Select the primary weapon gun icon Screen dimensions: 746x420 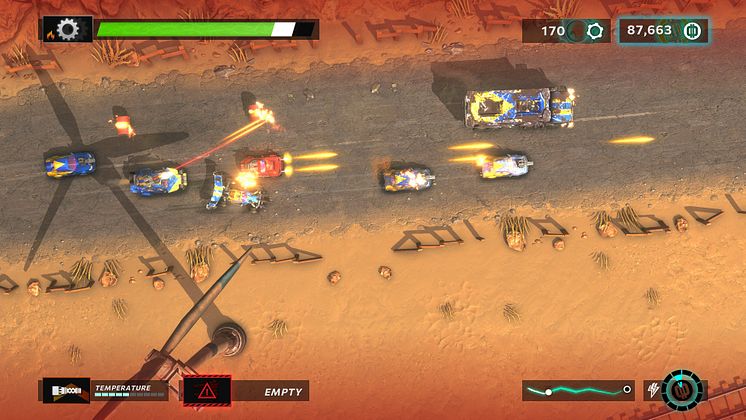[x=65, y=390]
